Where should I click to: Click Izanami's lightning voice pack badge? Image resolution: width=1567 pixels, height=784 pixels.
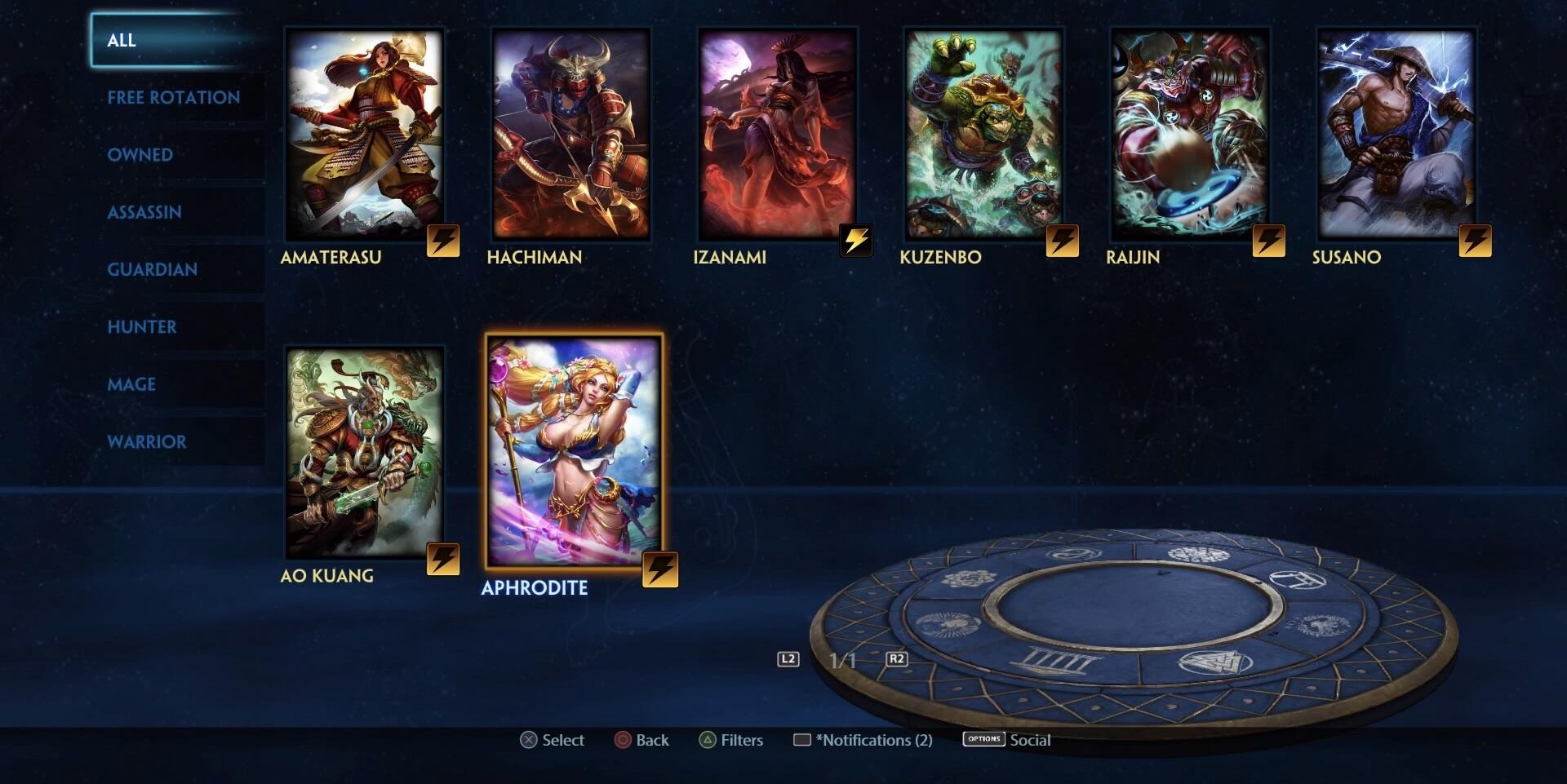point(856,241)
